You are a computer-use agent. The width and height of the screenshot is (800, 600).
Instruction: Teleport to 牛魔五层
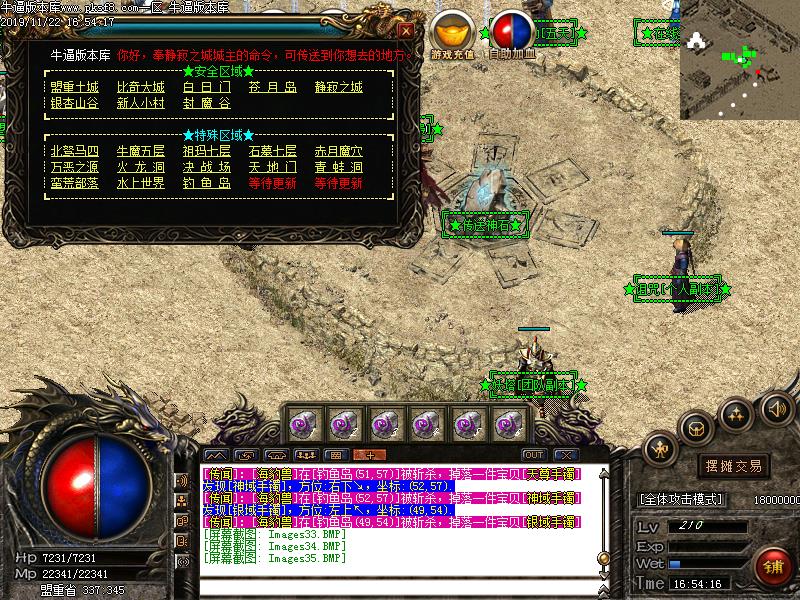coord(141,151)
